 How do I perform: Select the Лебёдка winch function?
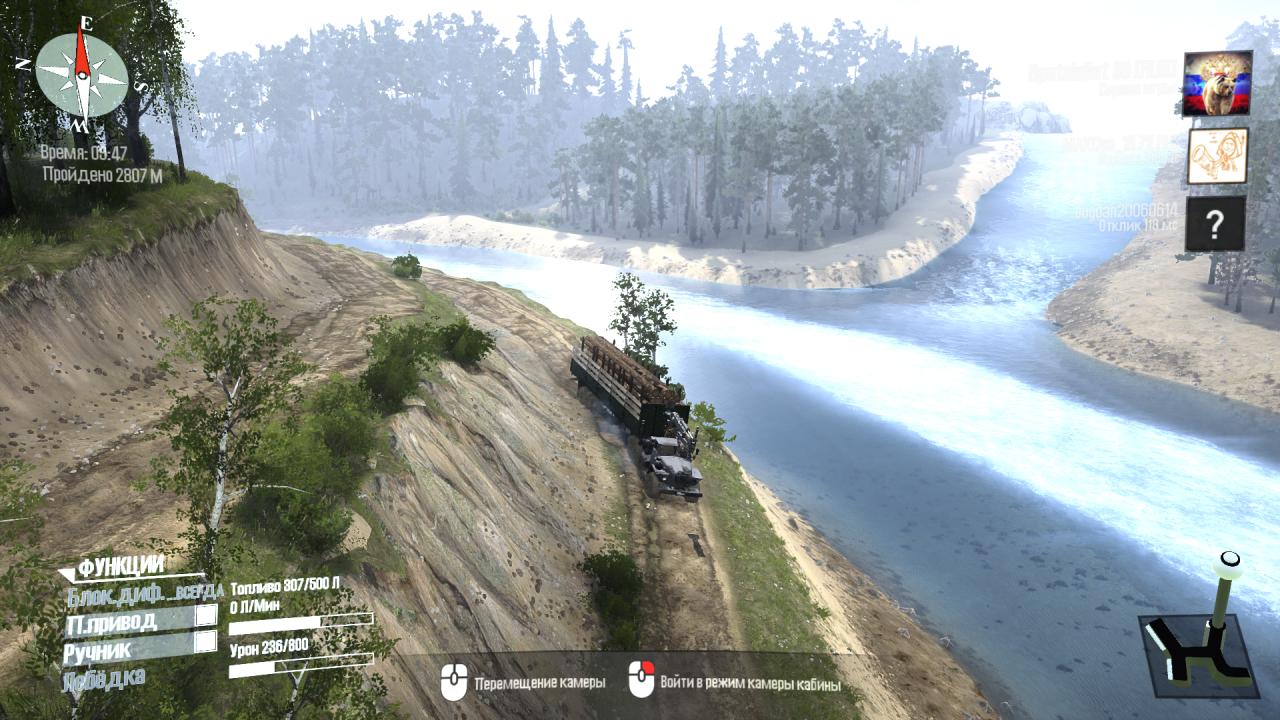[103, 677]
